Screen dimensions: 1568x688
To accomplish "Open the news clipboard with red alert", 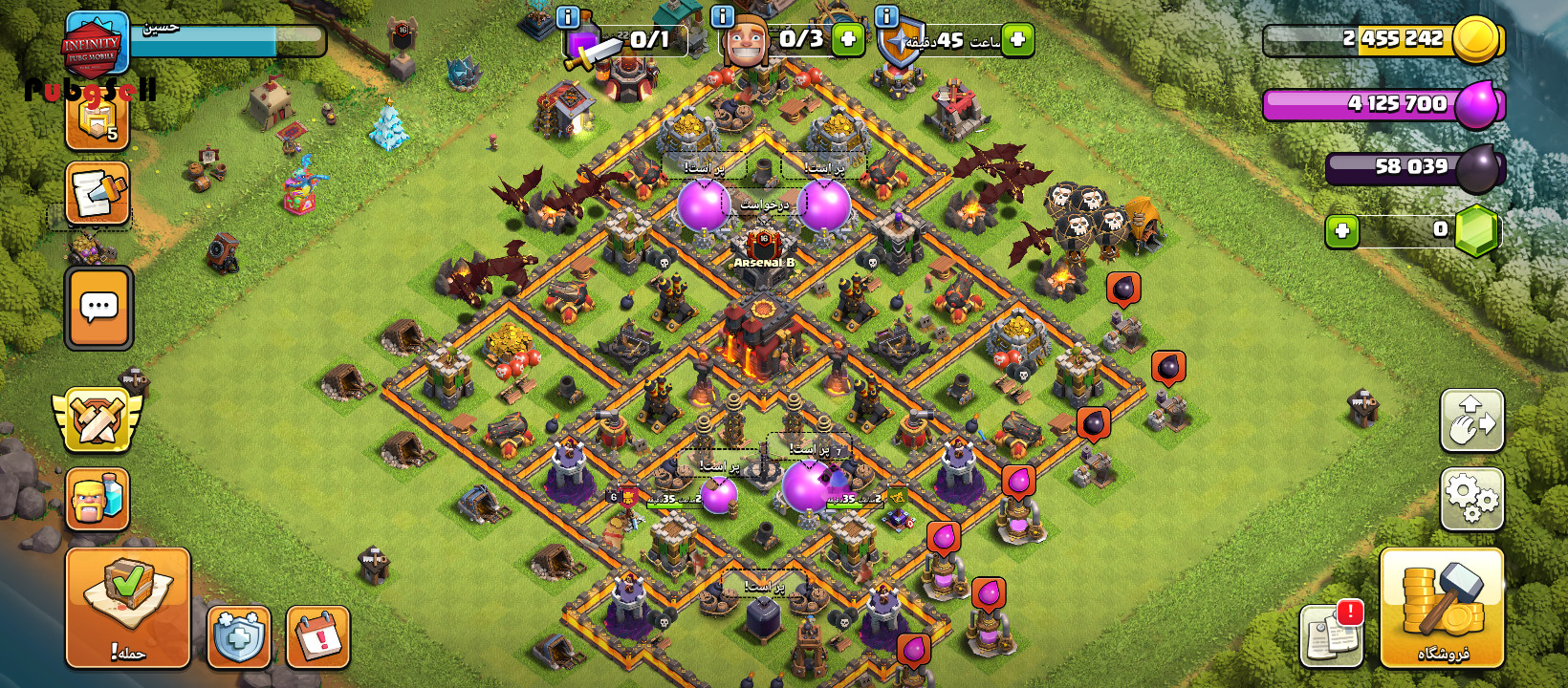I will tap(1331, 635).
